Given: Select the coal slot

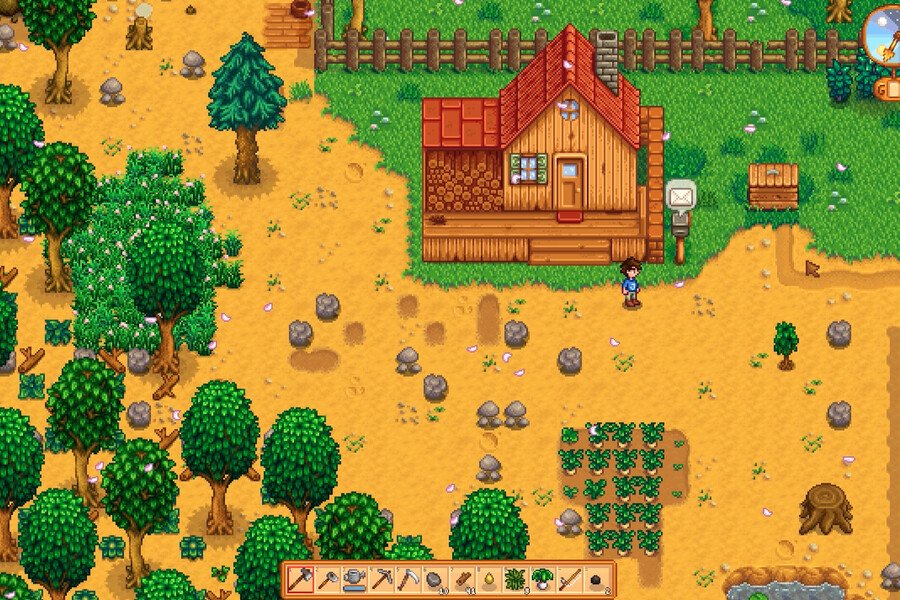Looking at the screenshot, I should [597, 579].
